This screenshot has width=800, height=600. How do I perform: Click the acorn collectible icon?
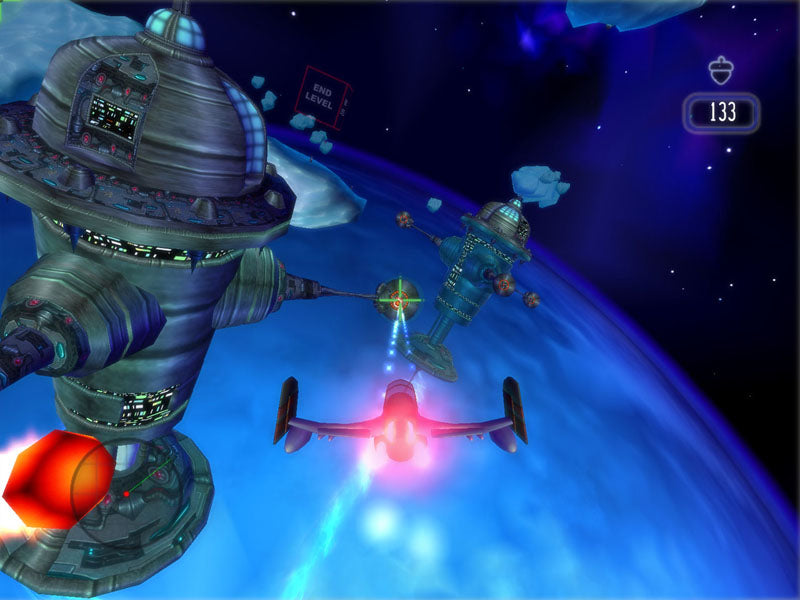click(x=720, y=70)
